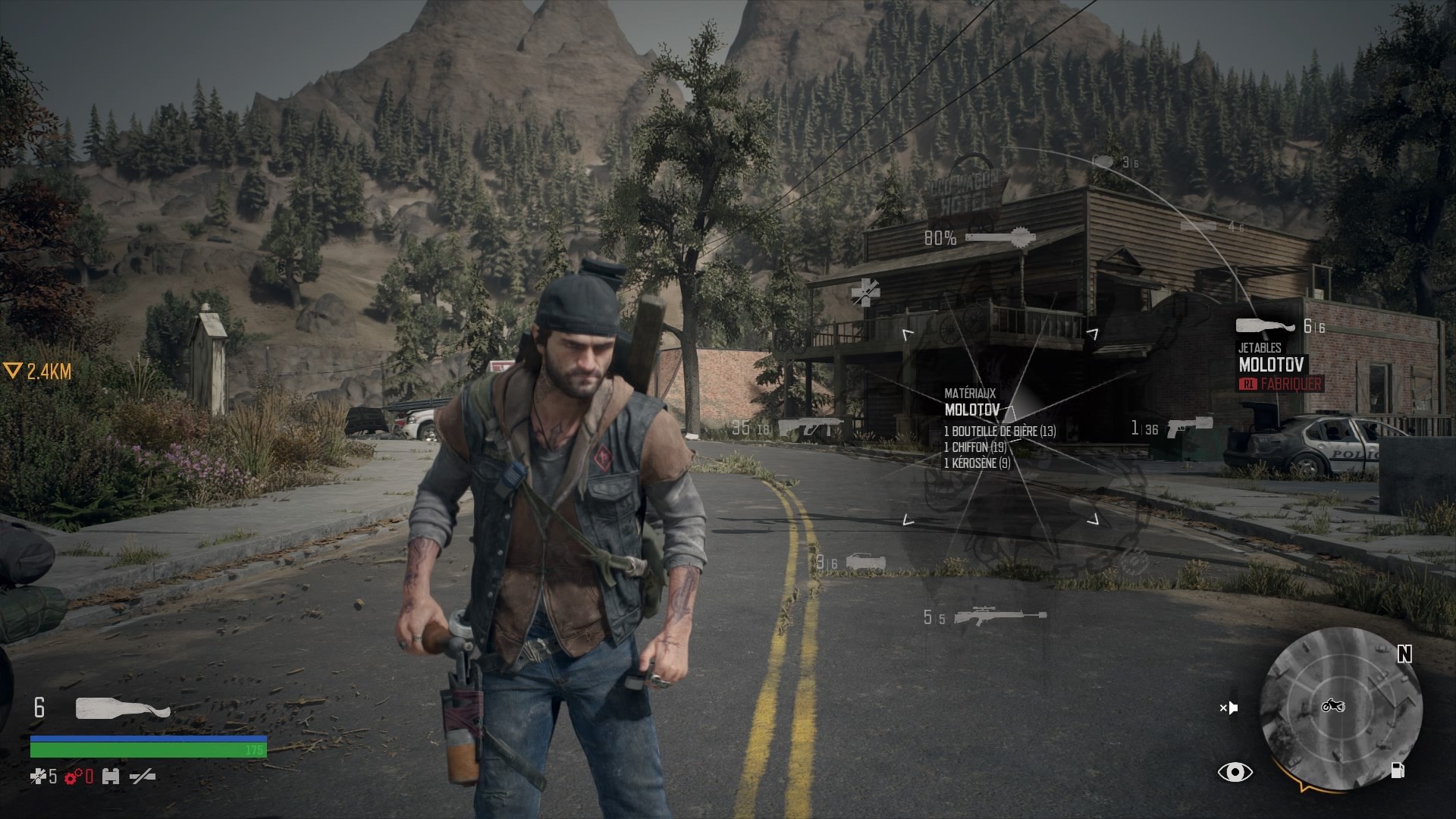The width and height of the screenshot is (1456, 819).
Task: Select the Molotov slot on the weapon wheel
Action: coord(1265,326)
